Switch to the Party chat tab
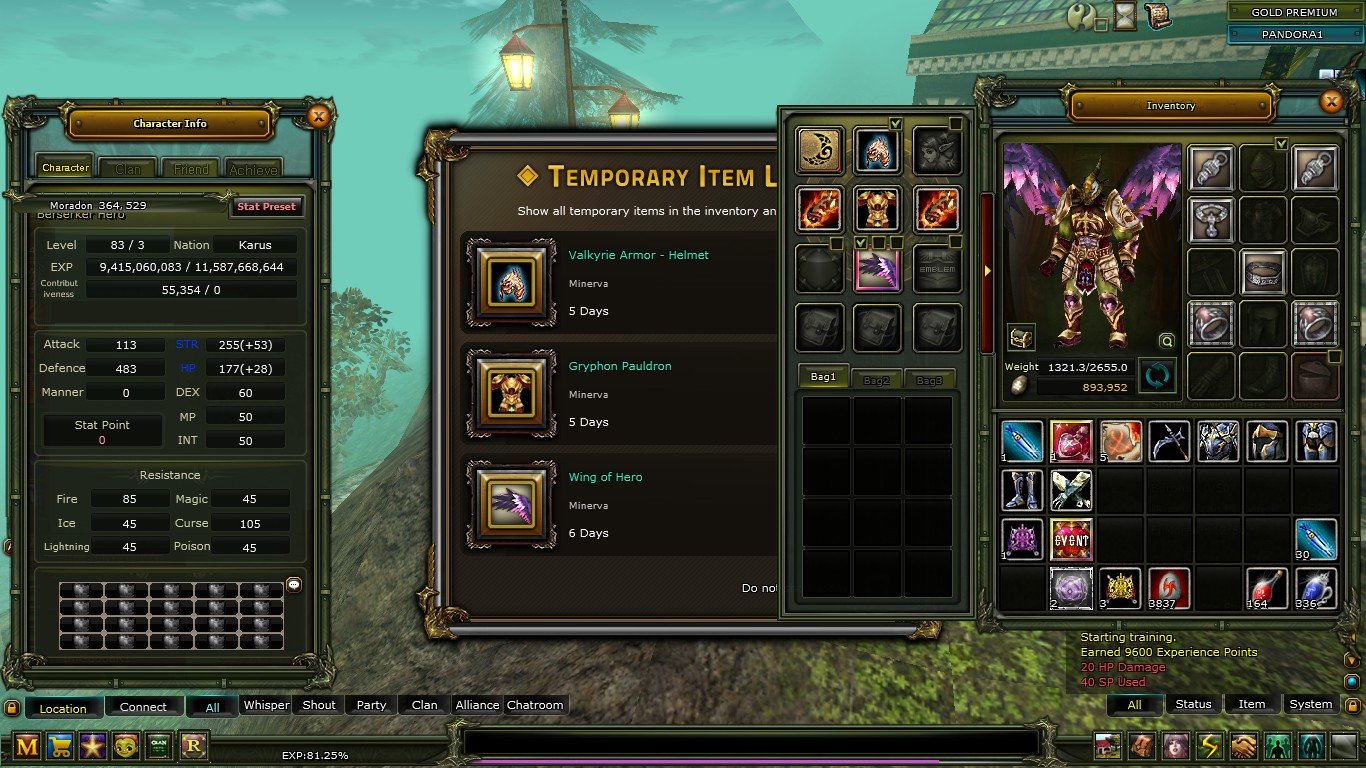Screen dimensions: 1366x768 coord(371,705)
